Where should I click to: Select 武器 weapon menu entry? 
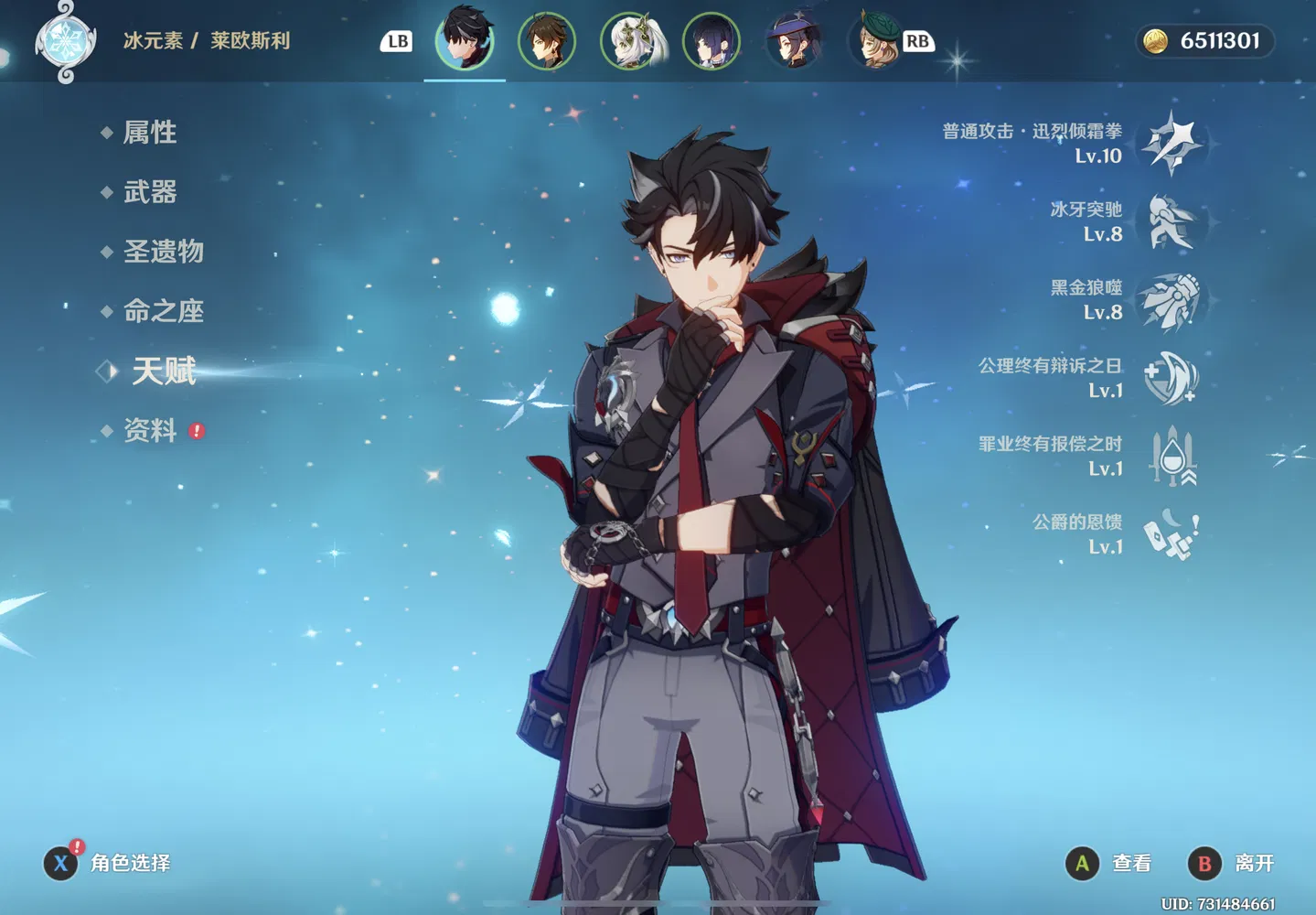[150, 192]
